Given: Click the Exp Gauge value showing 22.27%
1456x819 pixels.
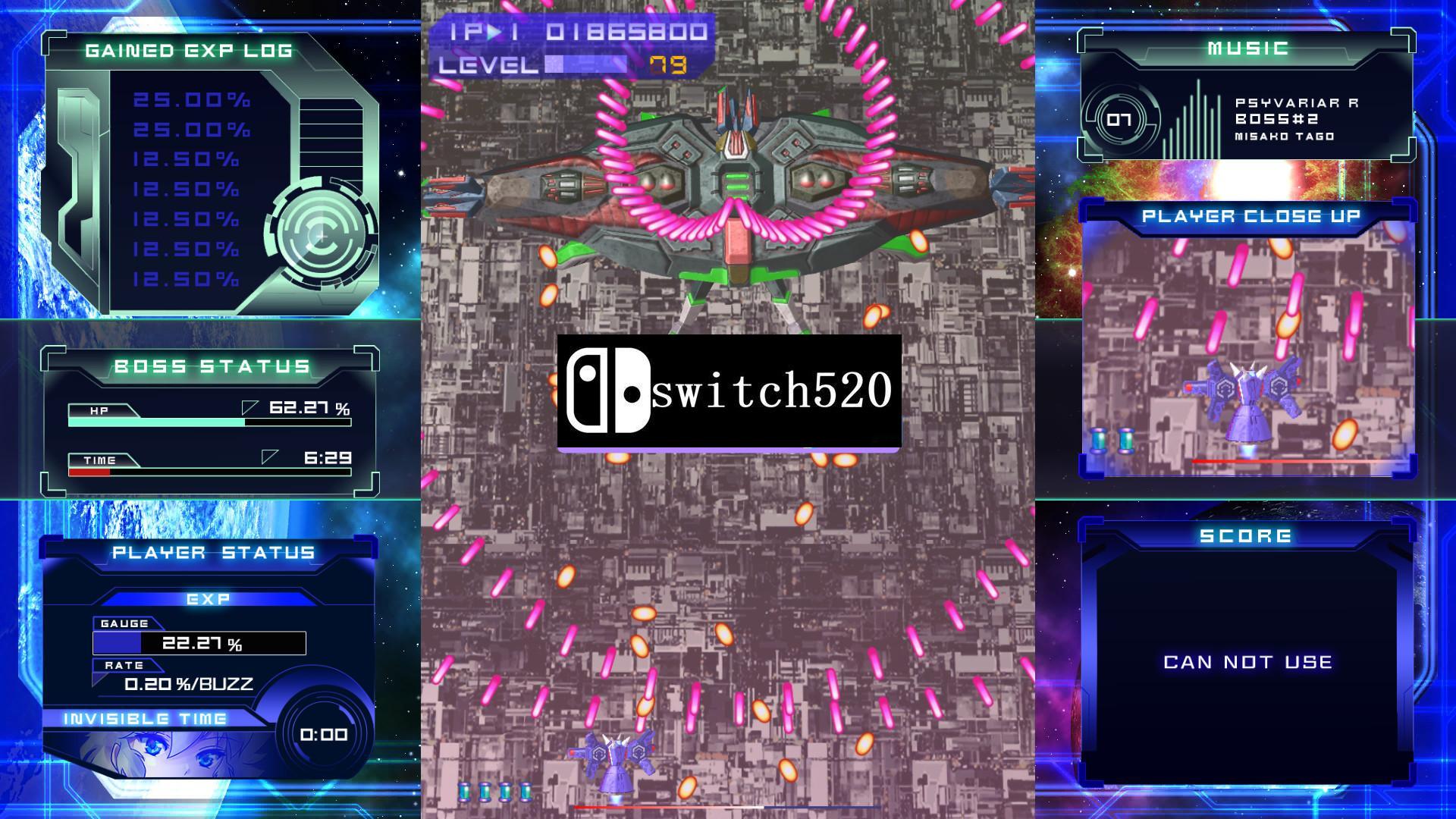Looking at the screenshot, I should [202, 645].
